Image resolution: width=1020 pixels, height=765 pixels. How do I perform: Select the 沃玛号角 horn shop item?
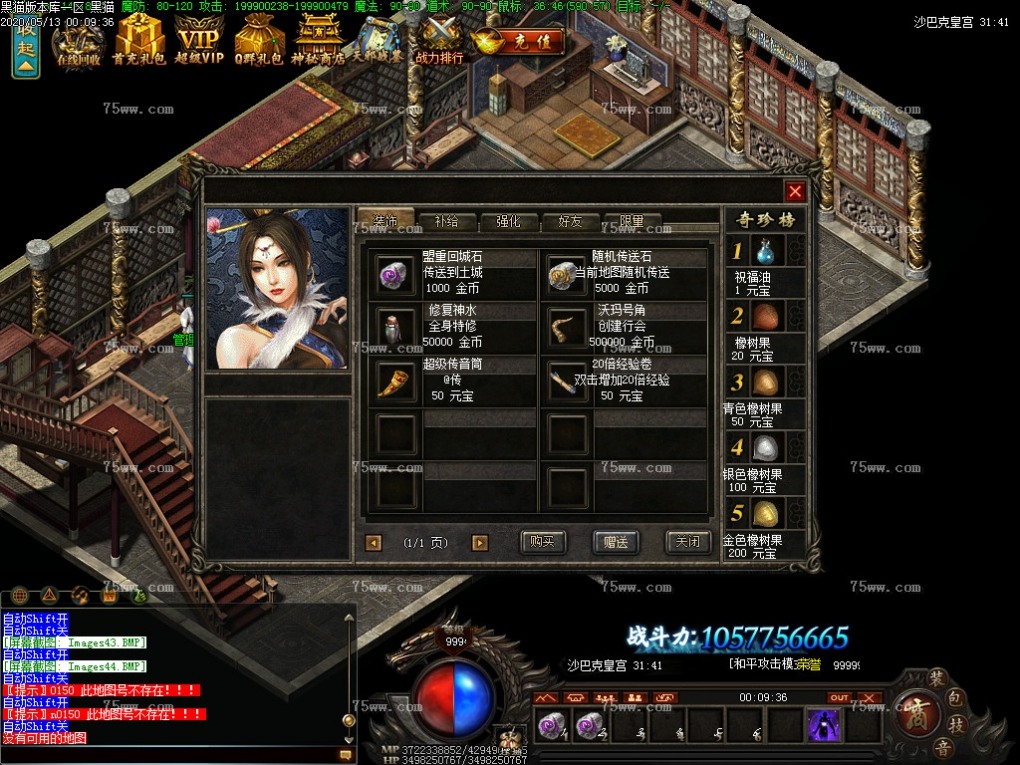tap(567, 326)
